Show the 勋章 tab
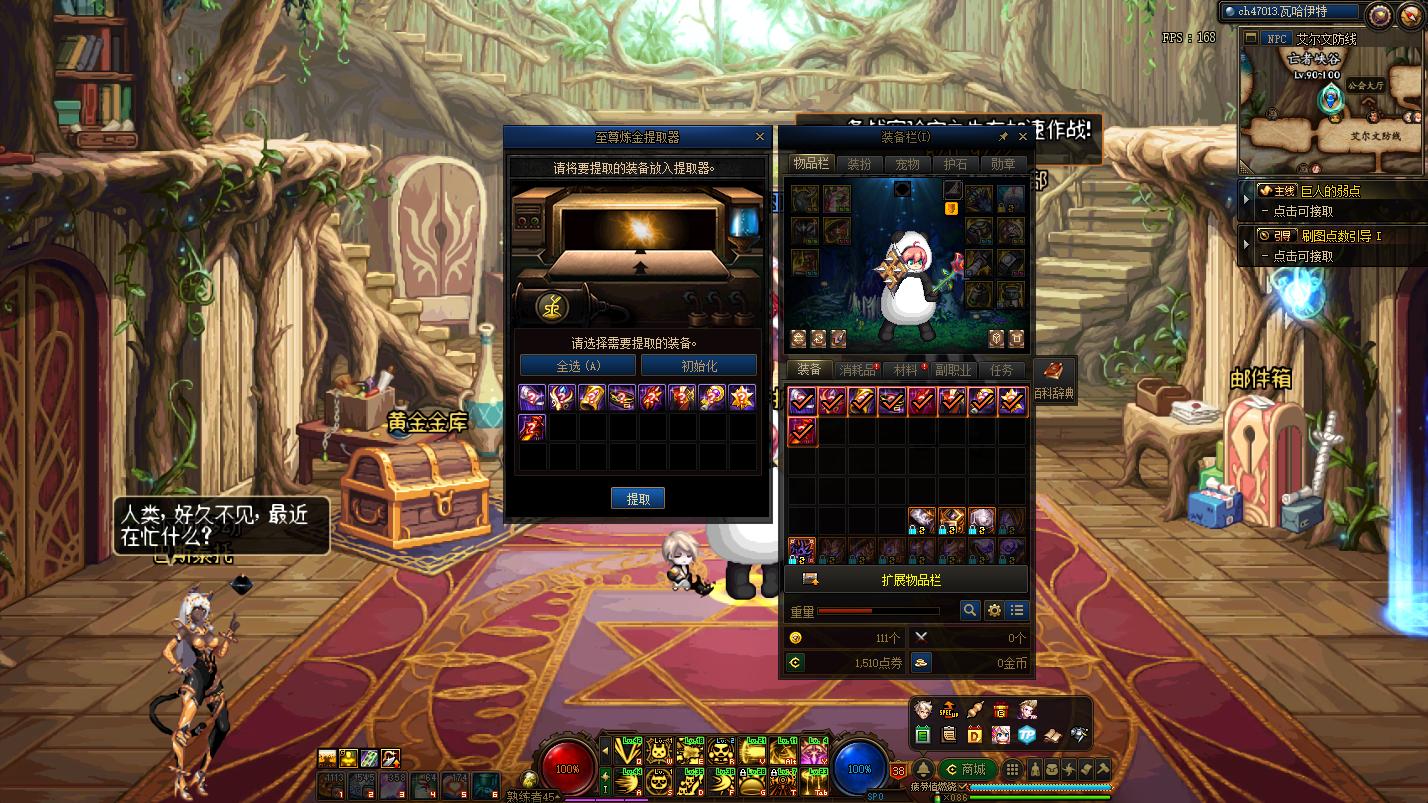Viewport: 1428px width, 803px height. pos(1003,164)
